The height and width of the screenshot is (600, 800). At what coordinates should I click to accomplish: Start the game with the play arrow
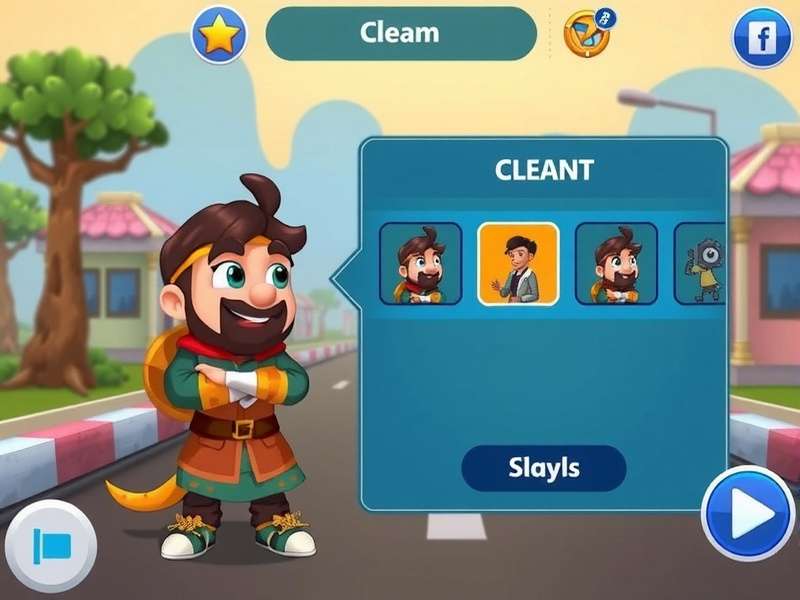(x=748, y=513)
